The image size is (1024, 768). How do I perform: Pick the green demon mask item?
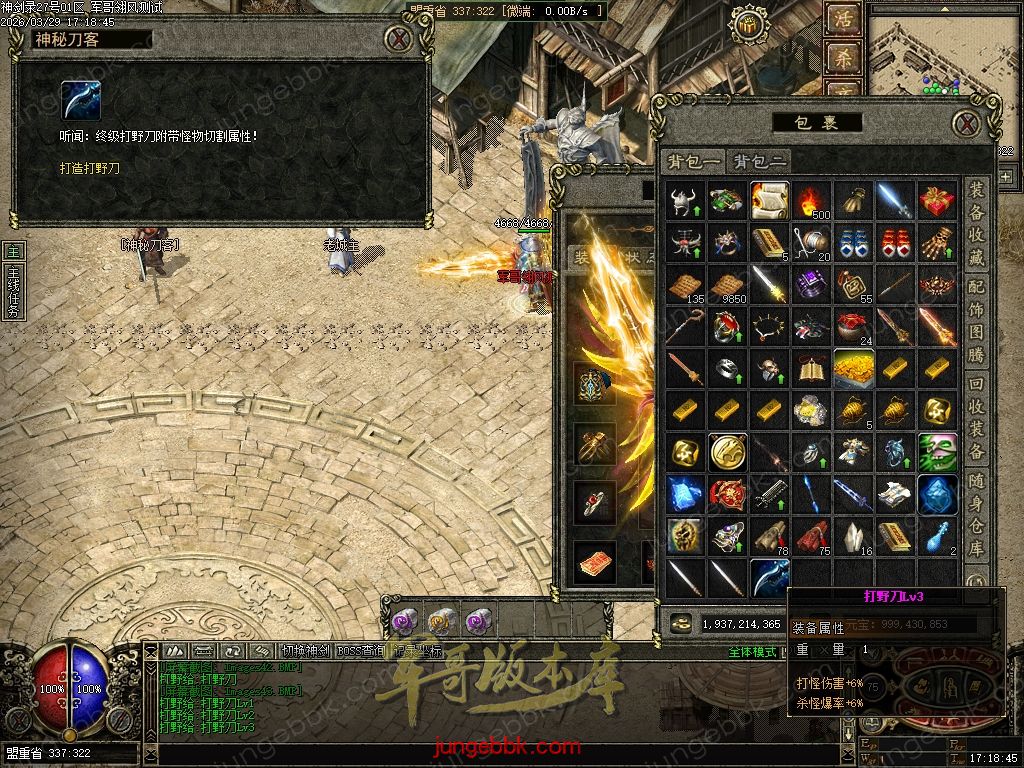point(937,452)
